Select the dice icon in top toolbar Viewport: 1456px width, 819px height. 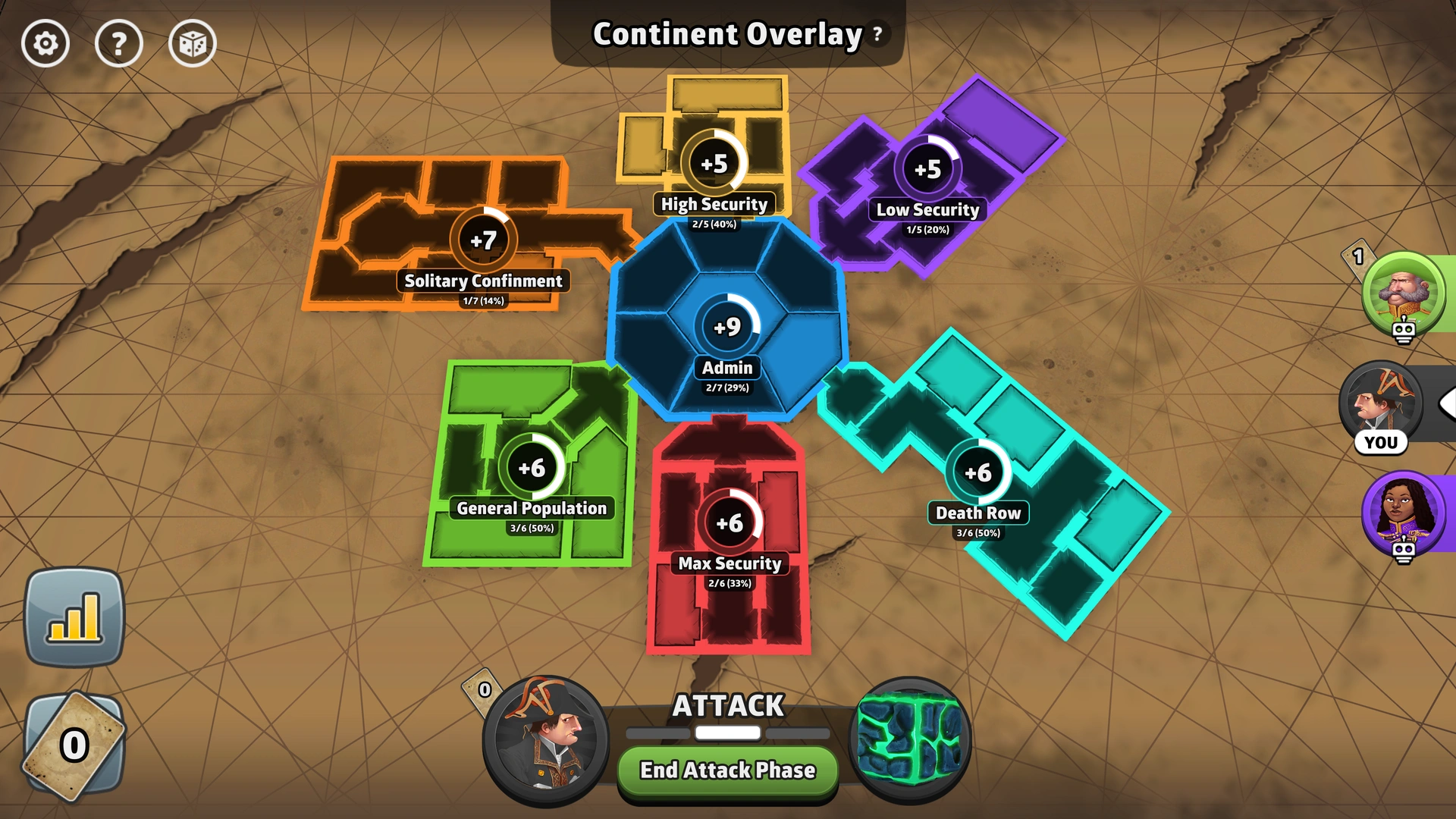(x=192, y=44)
